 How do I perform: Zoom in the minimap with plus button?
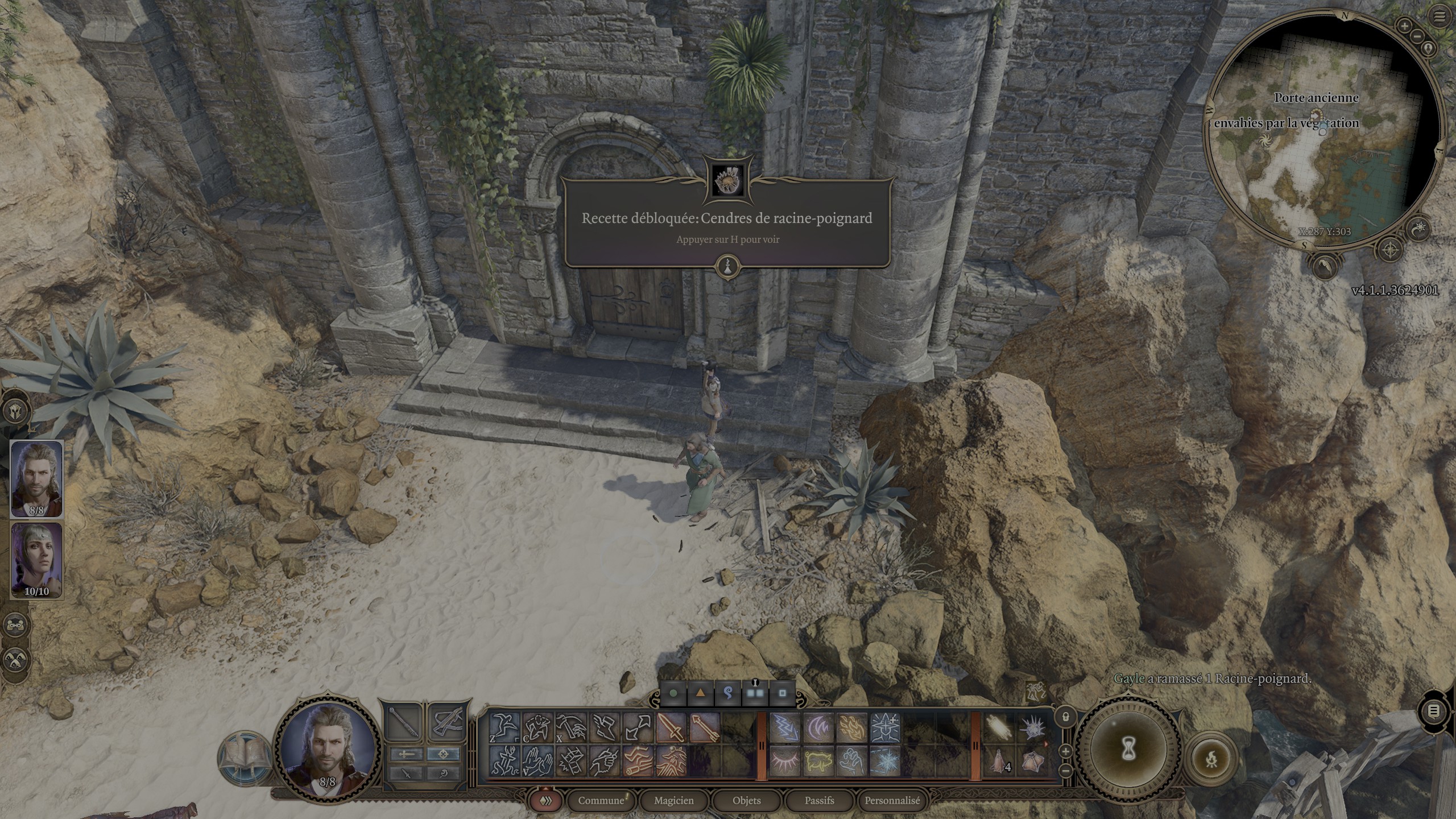(1405, 26)
